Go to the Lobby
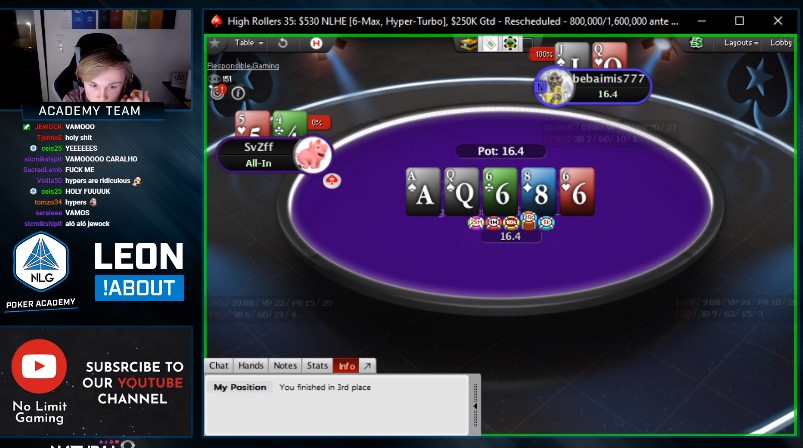Screen dimensions: 803x448 [x=780, y=43]
